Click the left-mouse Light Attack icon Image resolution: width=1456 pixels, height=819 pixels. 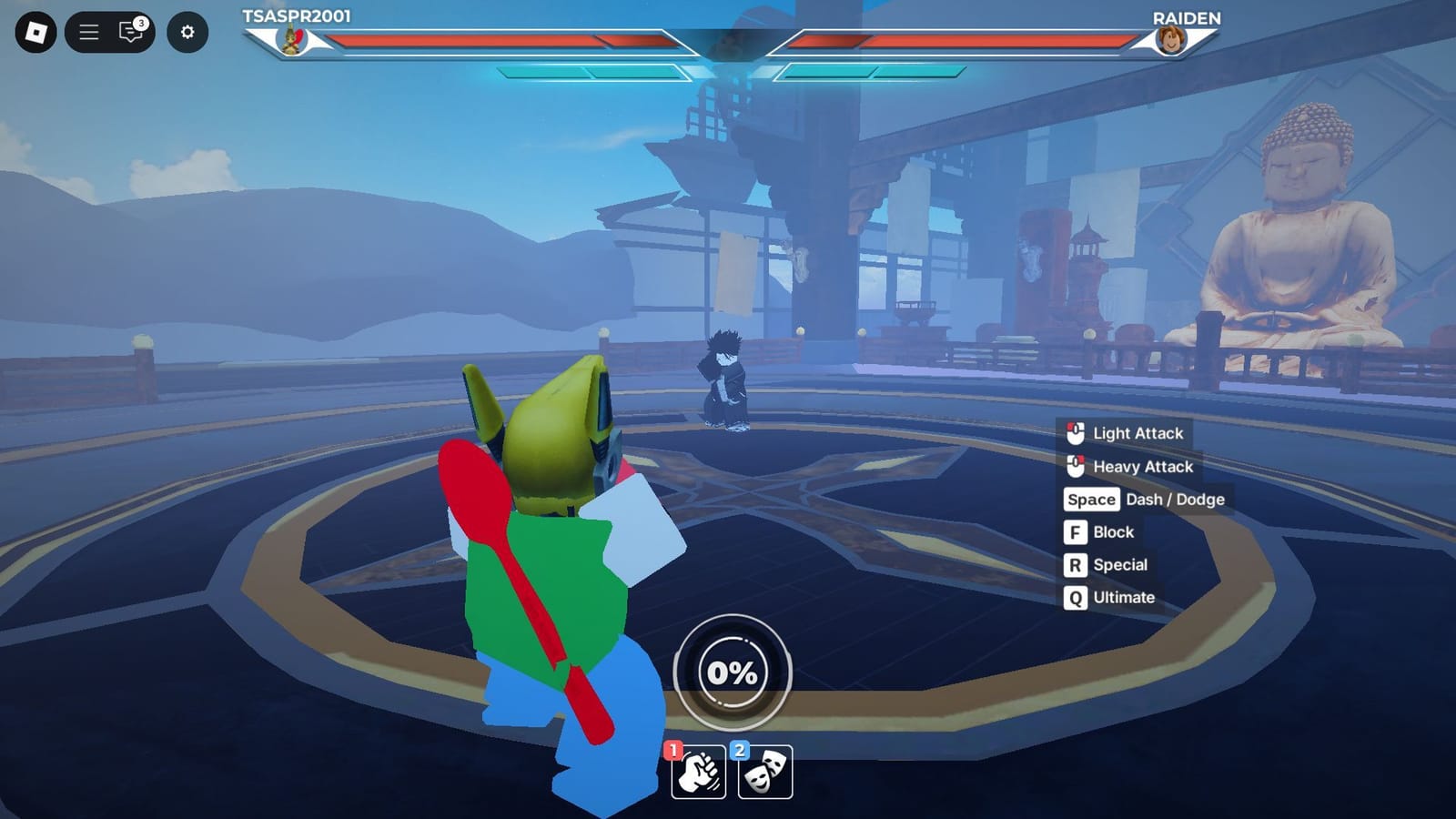[x=1074, y=434]
